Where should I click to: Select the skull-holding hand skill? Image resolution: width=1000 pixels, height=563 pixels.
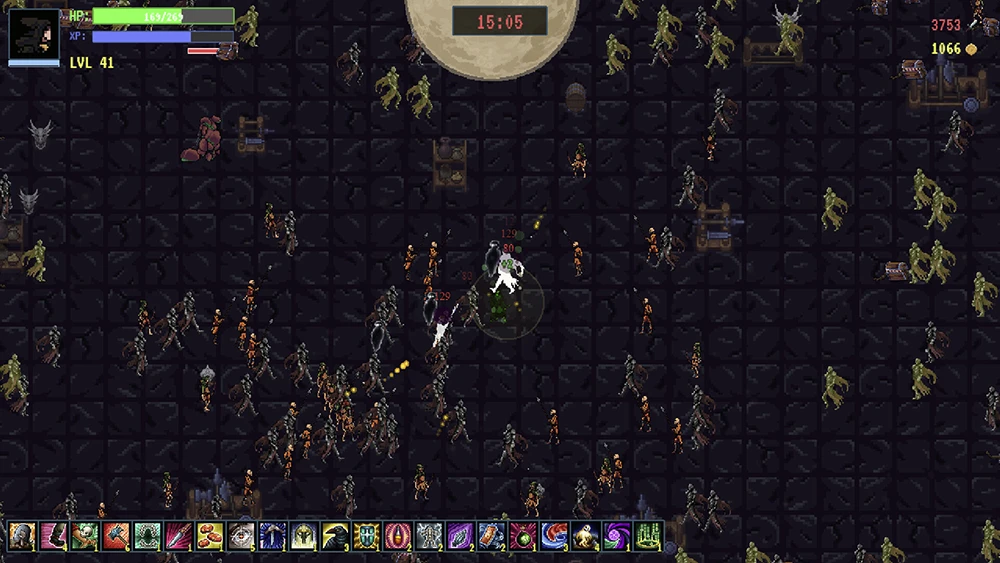(84, 536)
